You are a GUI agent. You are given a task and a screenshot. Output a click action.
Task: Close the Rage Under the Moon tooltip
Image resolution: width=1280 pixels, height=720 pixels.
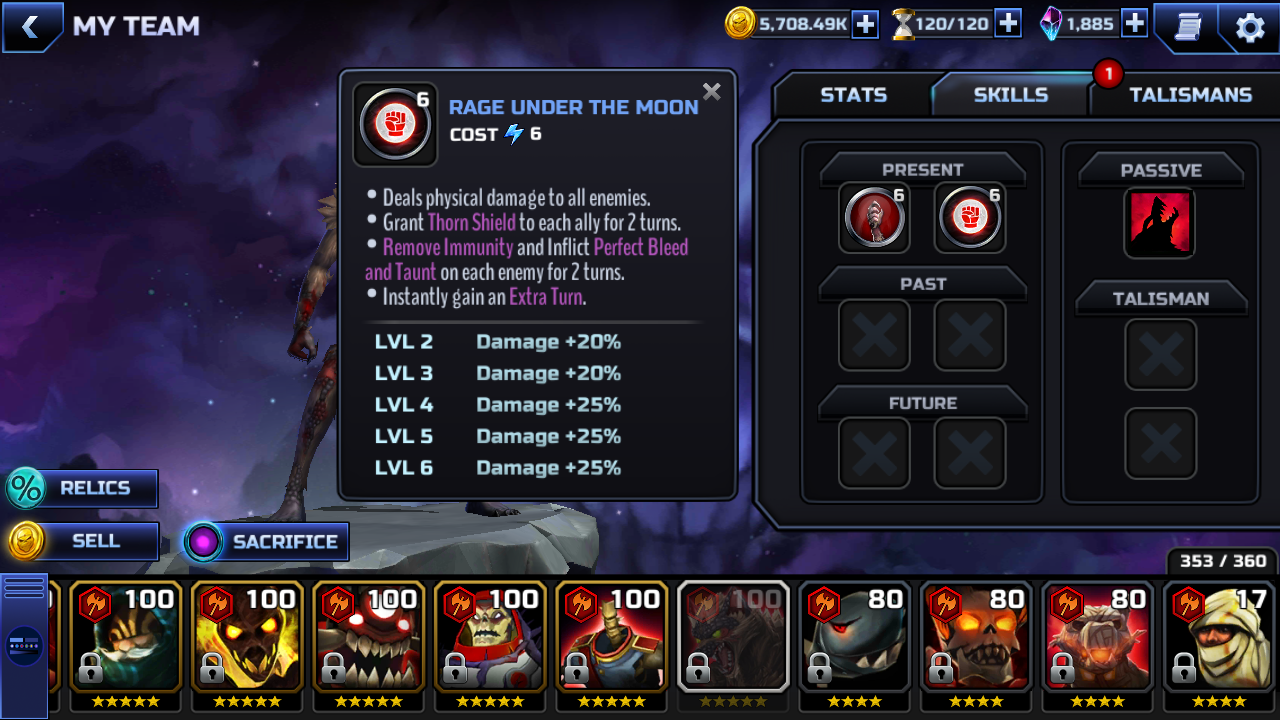(x=711, y=92)
